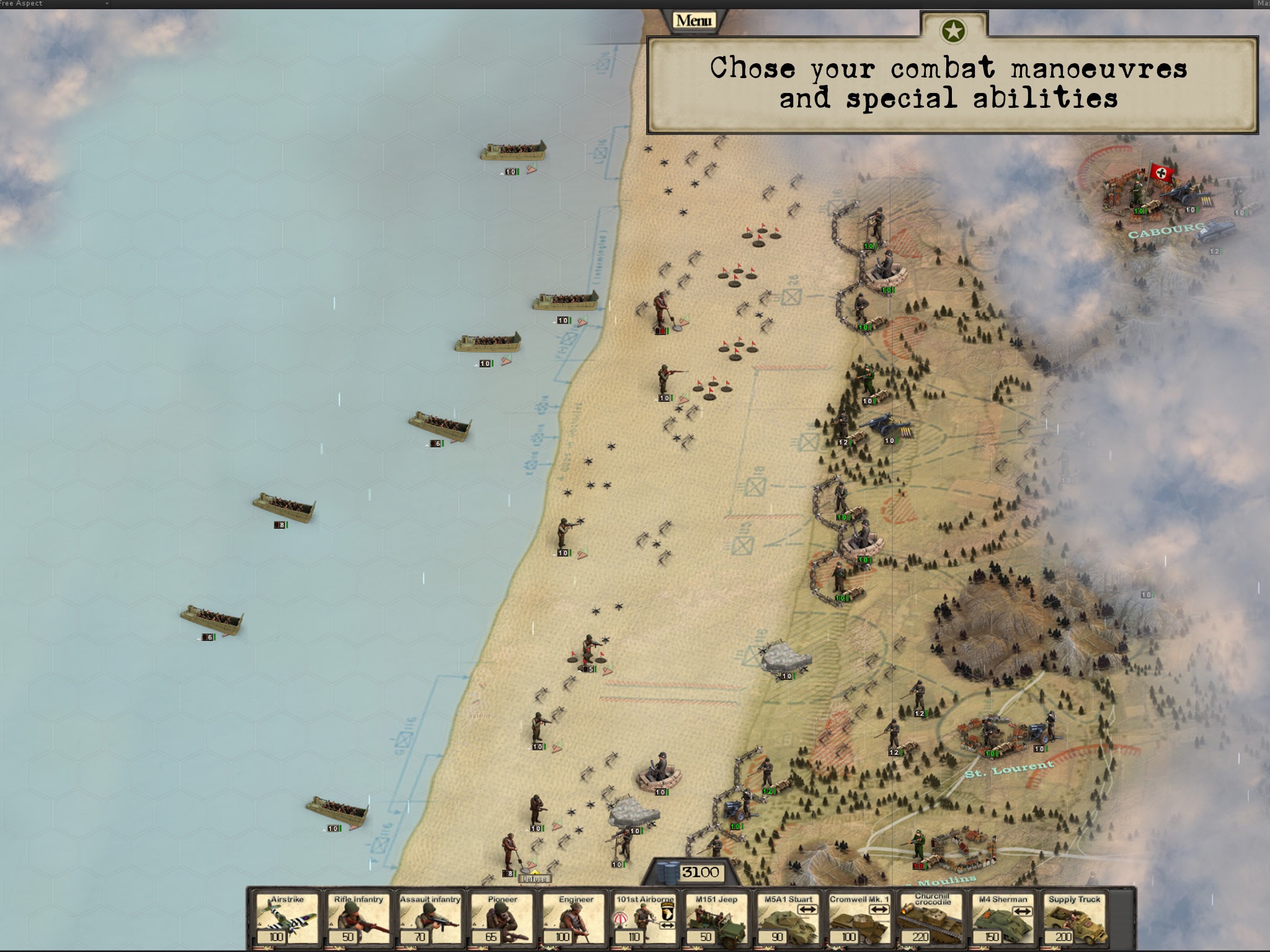Pick the M151 Jeep card

(x=716, y=919)
